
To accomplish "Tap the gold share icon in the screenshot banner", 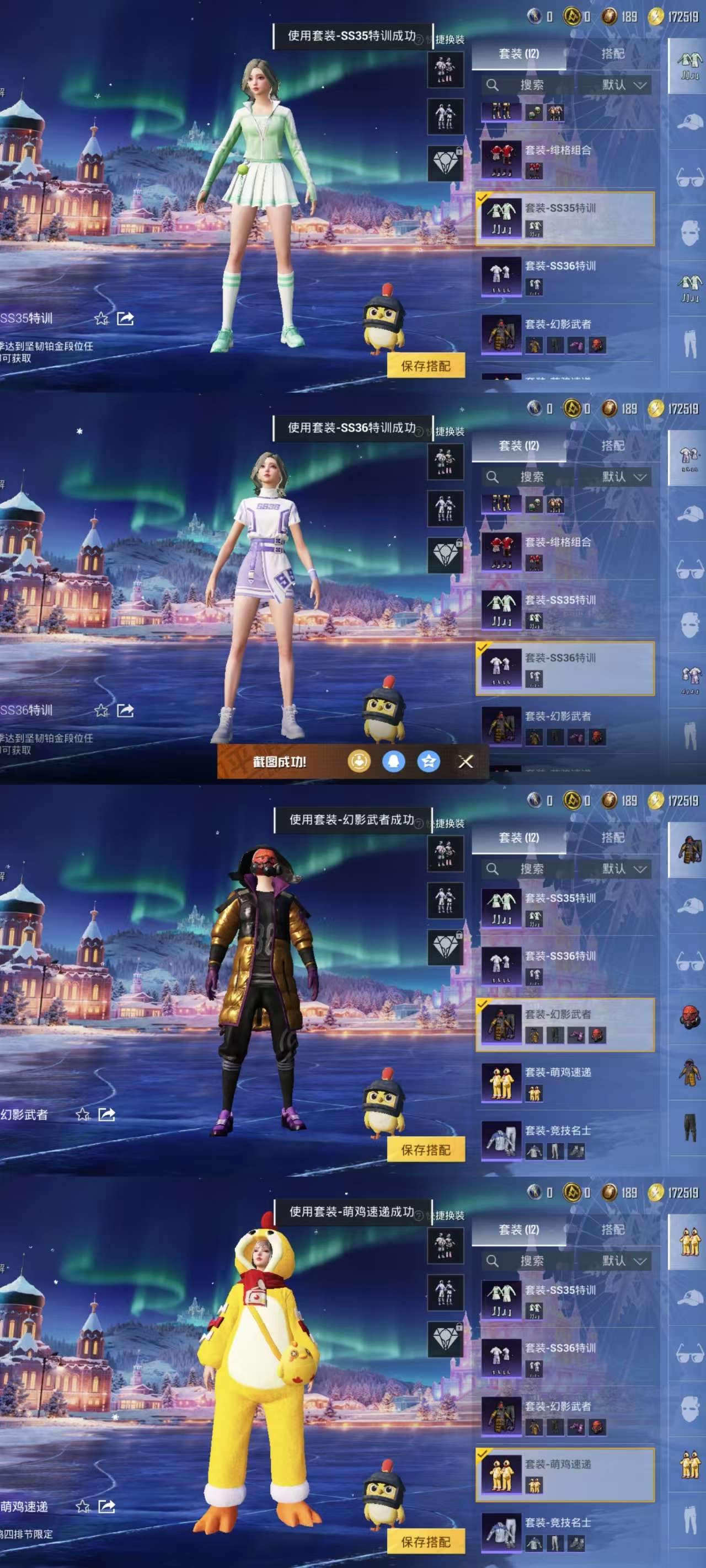I will [x=359, y=761].
